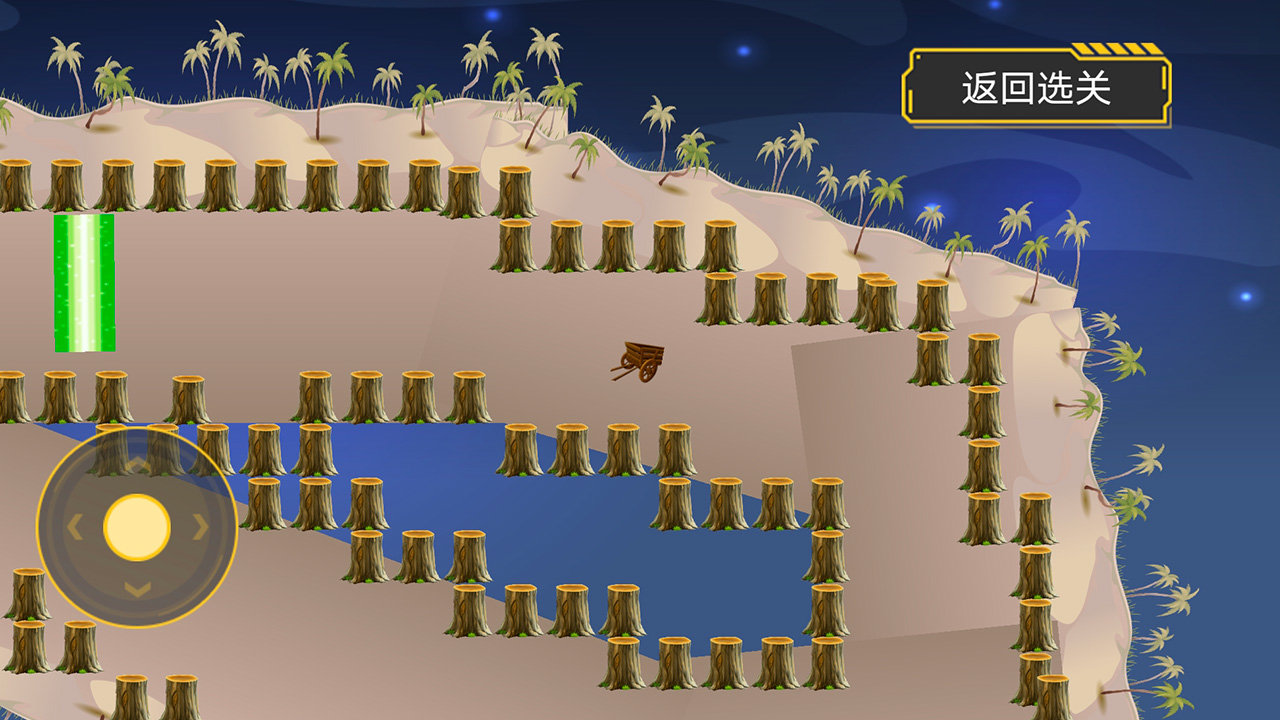
Task: Click the 返回选关 level select button
Action: 1036,89
